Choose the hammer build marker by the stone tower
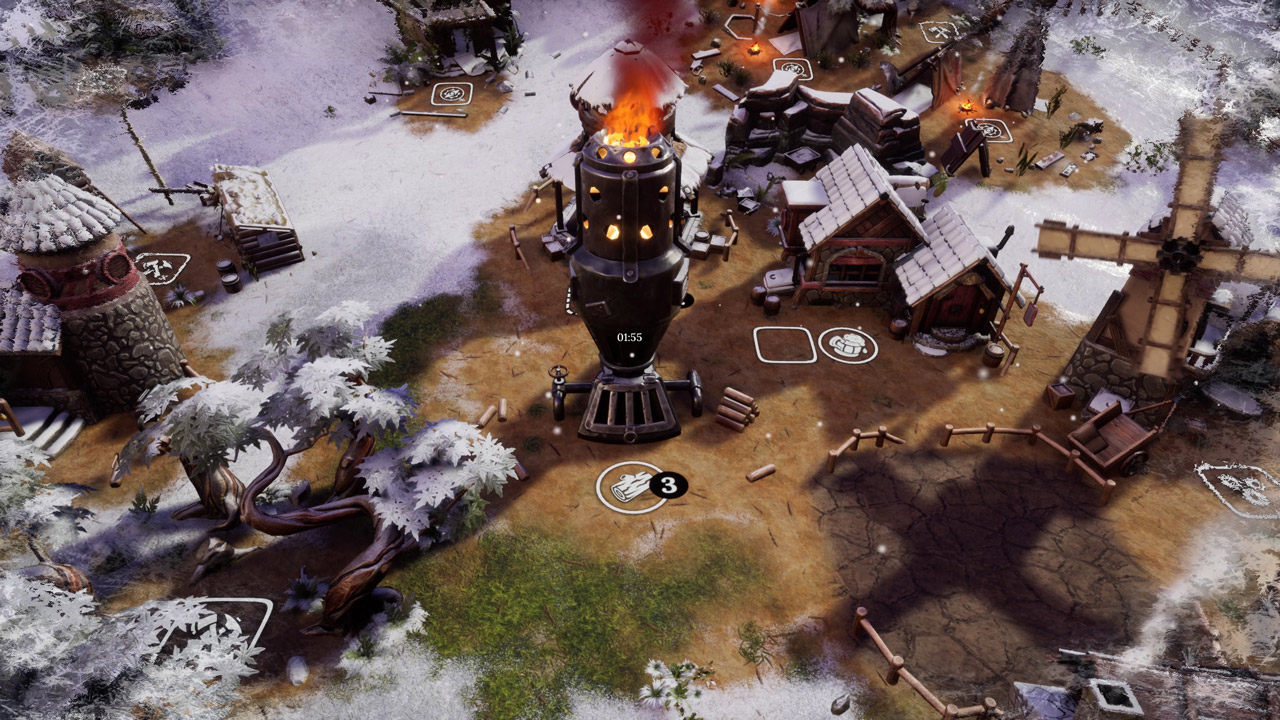1280x720 pixels. coord(161,268)
